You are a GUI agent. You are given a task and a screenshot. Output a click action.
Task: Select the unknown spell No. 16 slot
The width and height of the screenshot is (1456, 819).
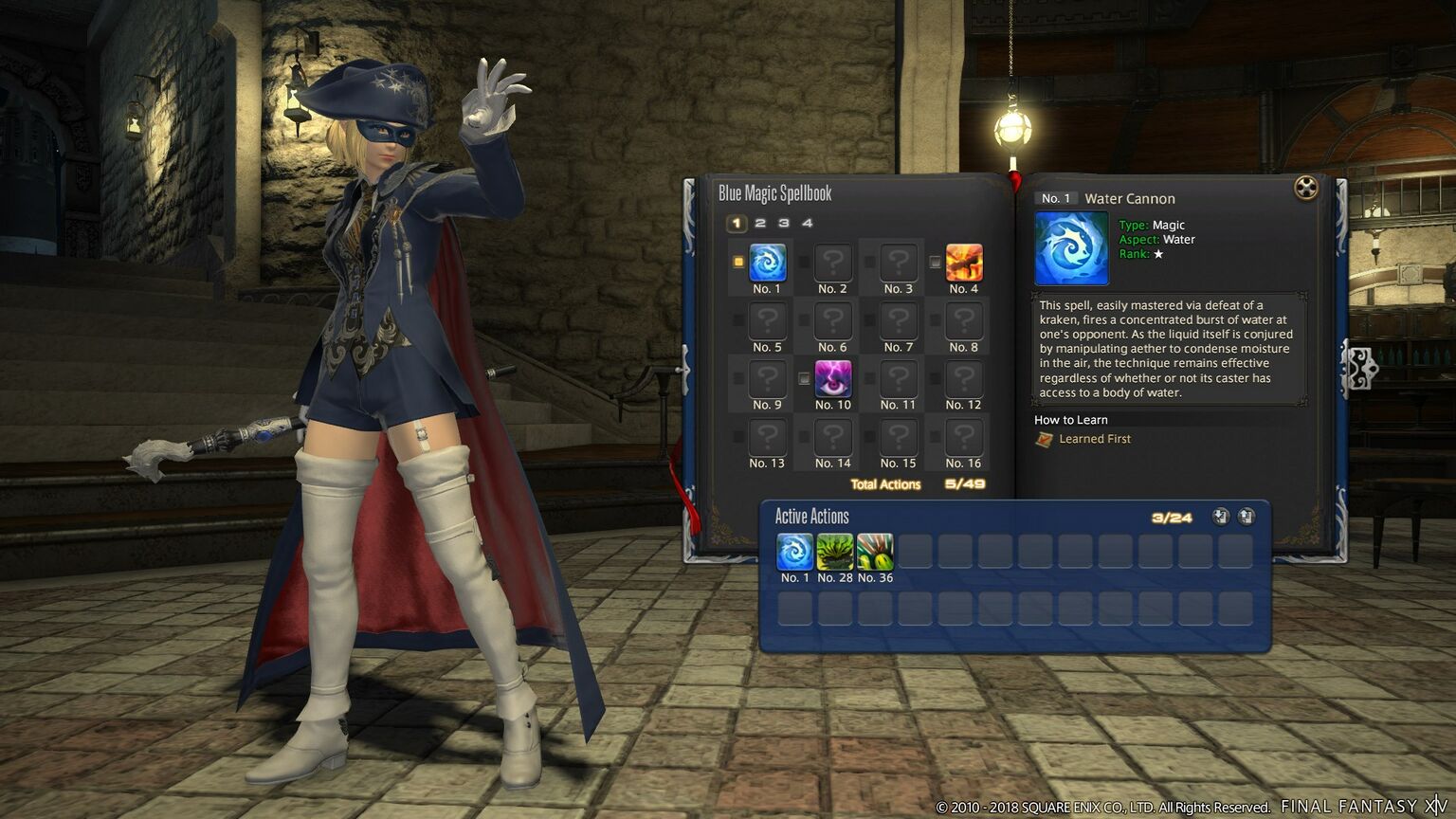(x=963, y=437)
